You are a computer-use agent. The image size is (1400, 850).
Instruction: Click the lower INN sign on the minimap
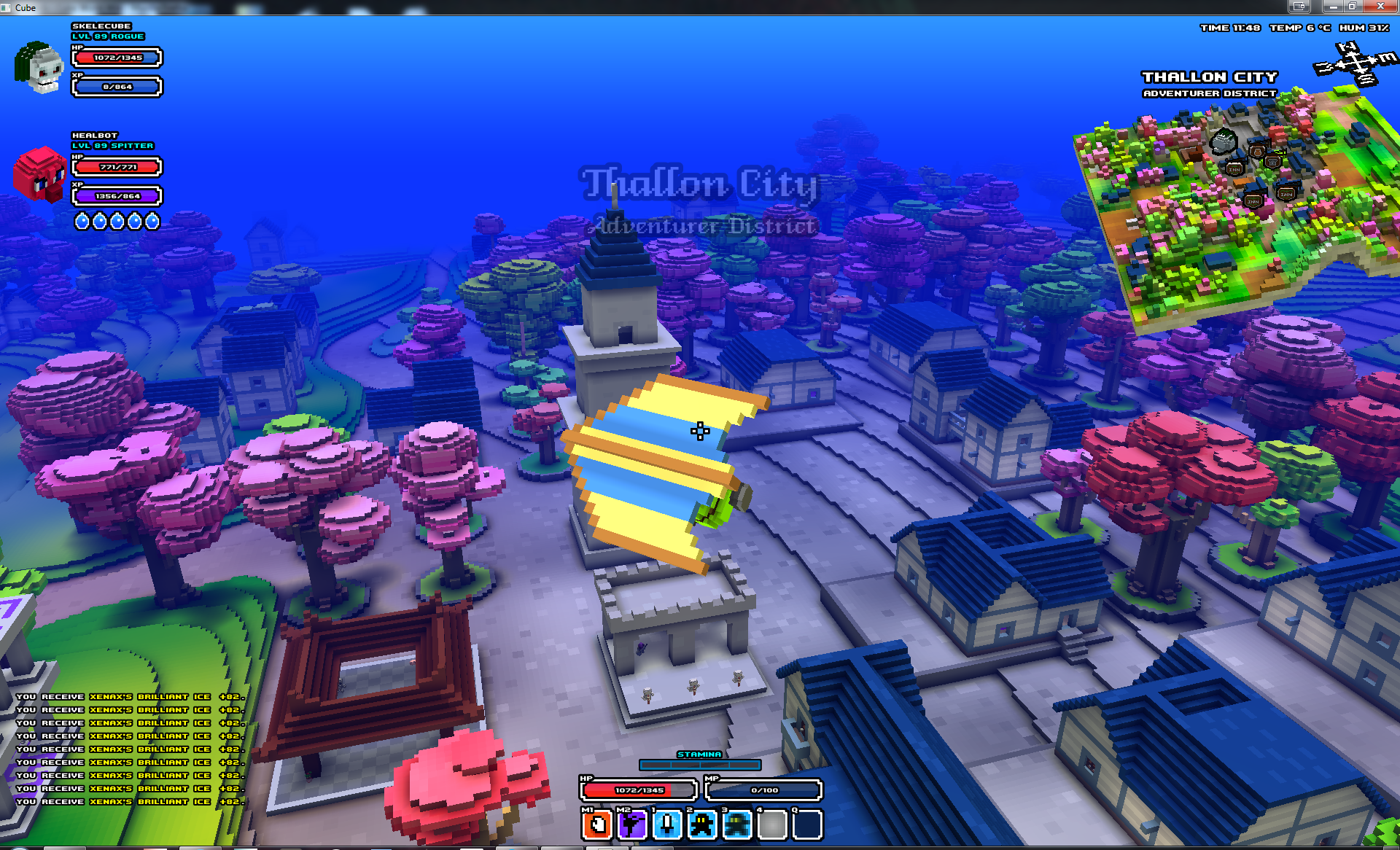1253,200
